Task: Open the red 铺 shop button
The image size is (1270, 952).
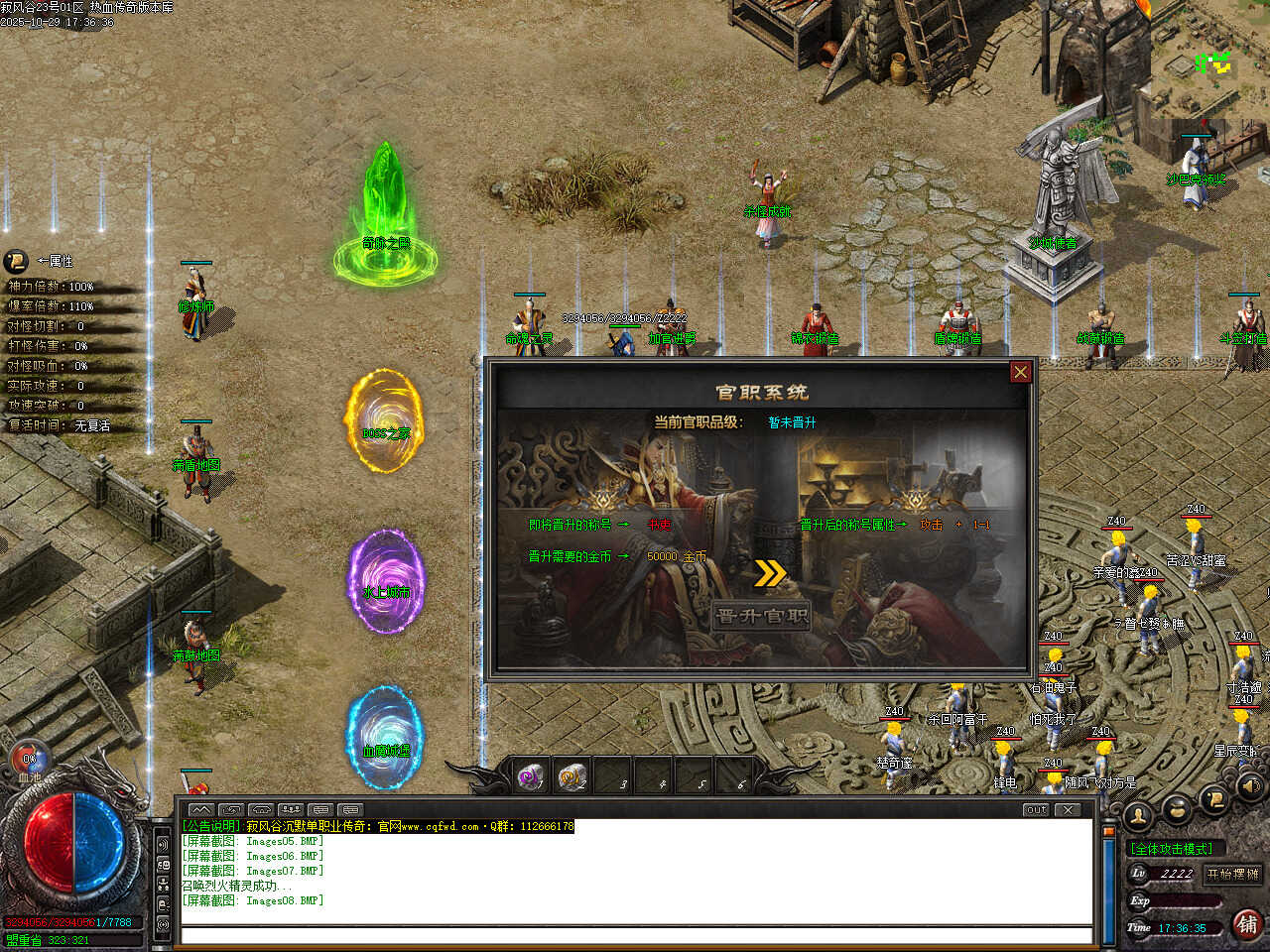Action: pos(1247,924)
